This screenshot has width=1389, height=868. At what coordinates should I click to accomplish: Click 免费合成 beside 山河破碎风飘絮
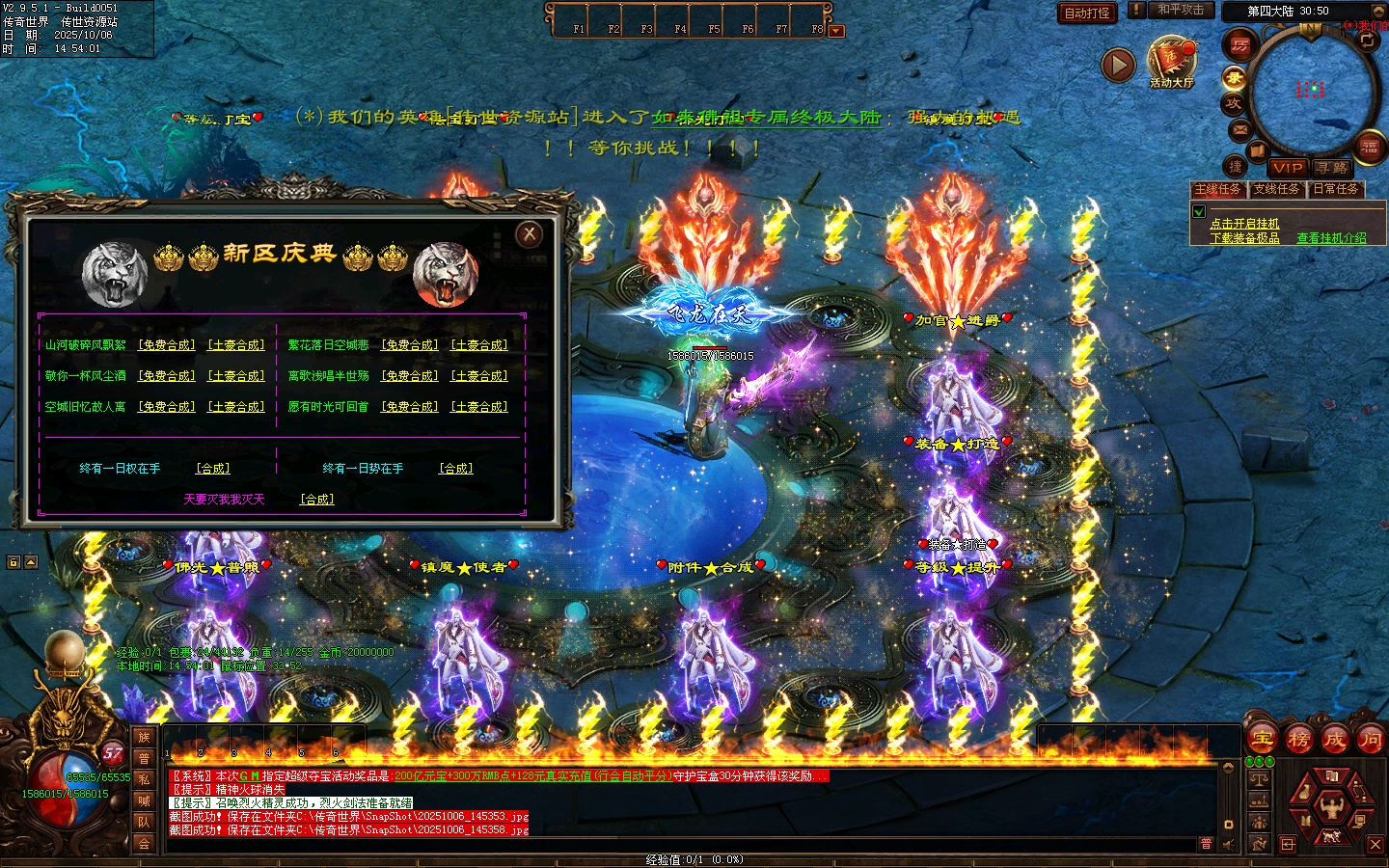coord(166,345)
